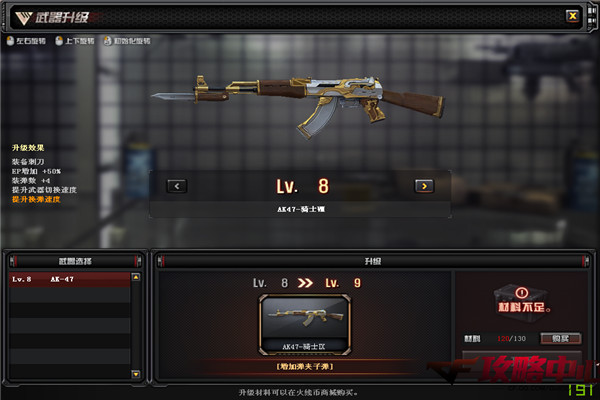Select the Lv.8 AK-47 list row
Image resolution: width=600 pixels, height=400 pixels.
pyautogui.click(x=70, y=280)
